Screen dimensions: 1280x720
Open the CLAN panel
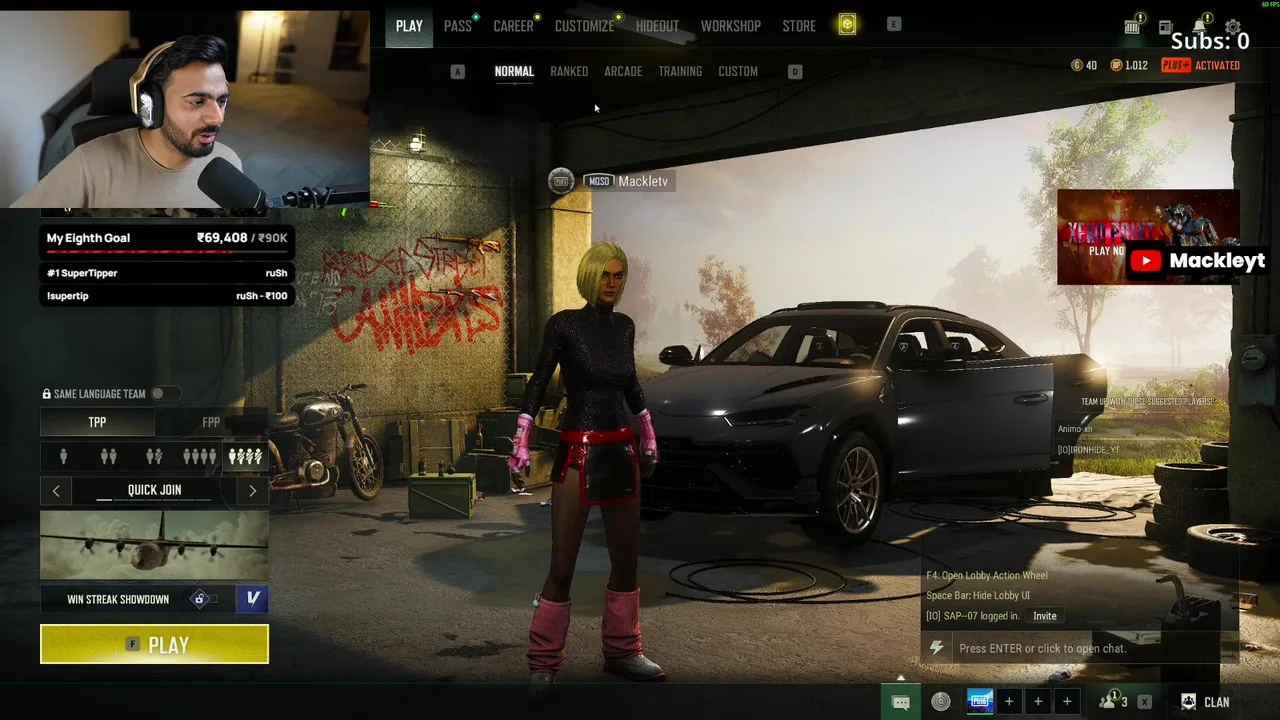point(1205,702)
